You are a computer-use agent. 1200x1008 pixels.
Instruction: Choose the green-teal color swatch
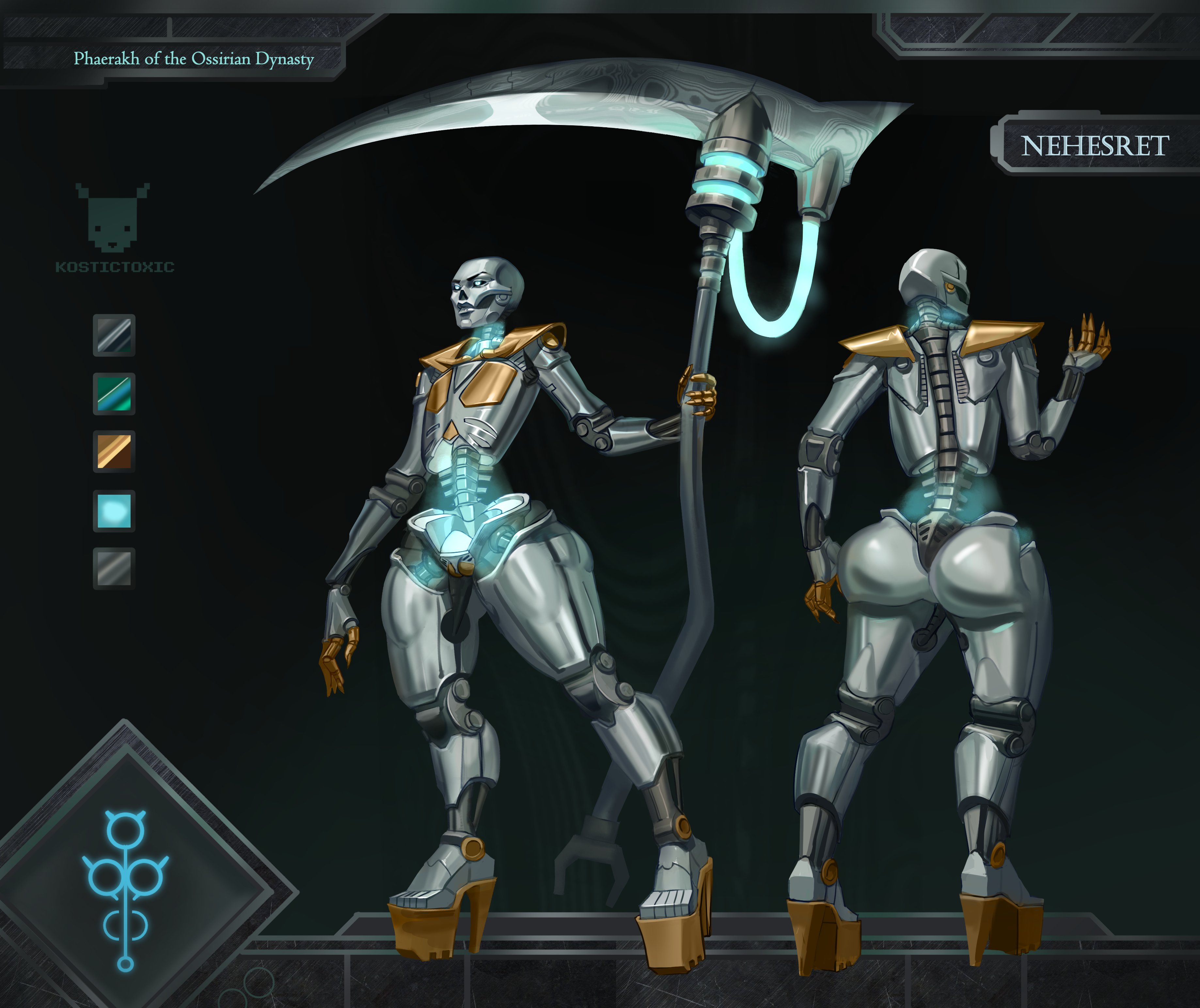coord(114,394)
